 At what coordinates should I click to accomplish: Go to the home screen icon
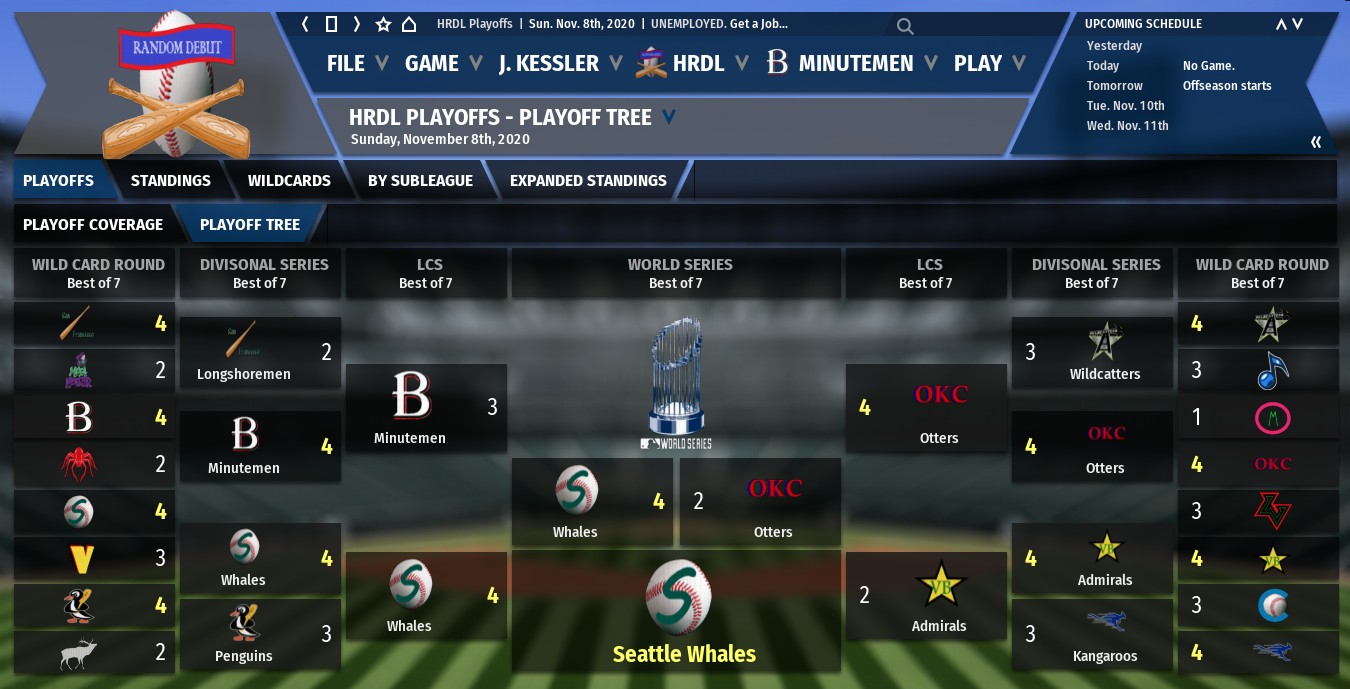tap(409, 24)
